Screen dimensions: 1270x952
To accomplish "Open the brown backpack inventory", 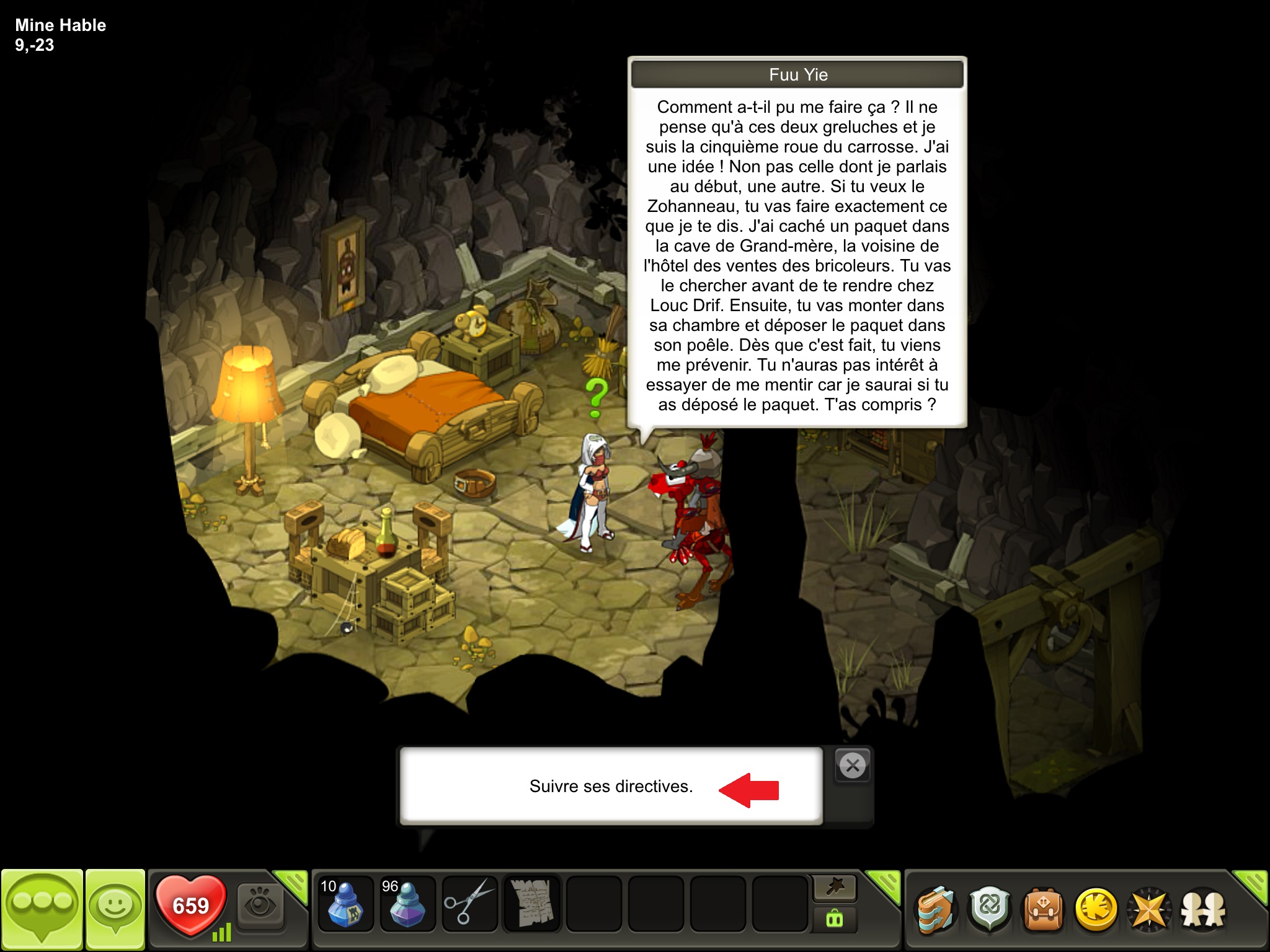I will point(1043,910).
